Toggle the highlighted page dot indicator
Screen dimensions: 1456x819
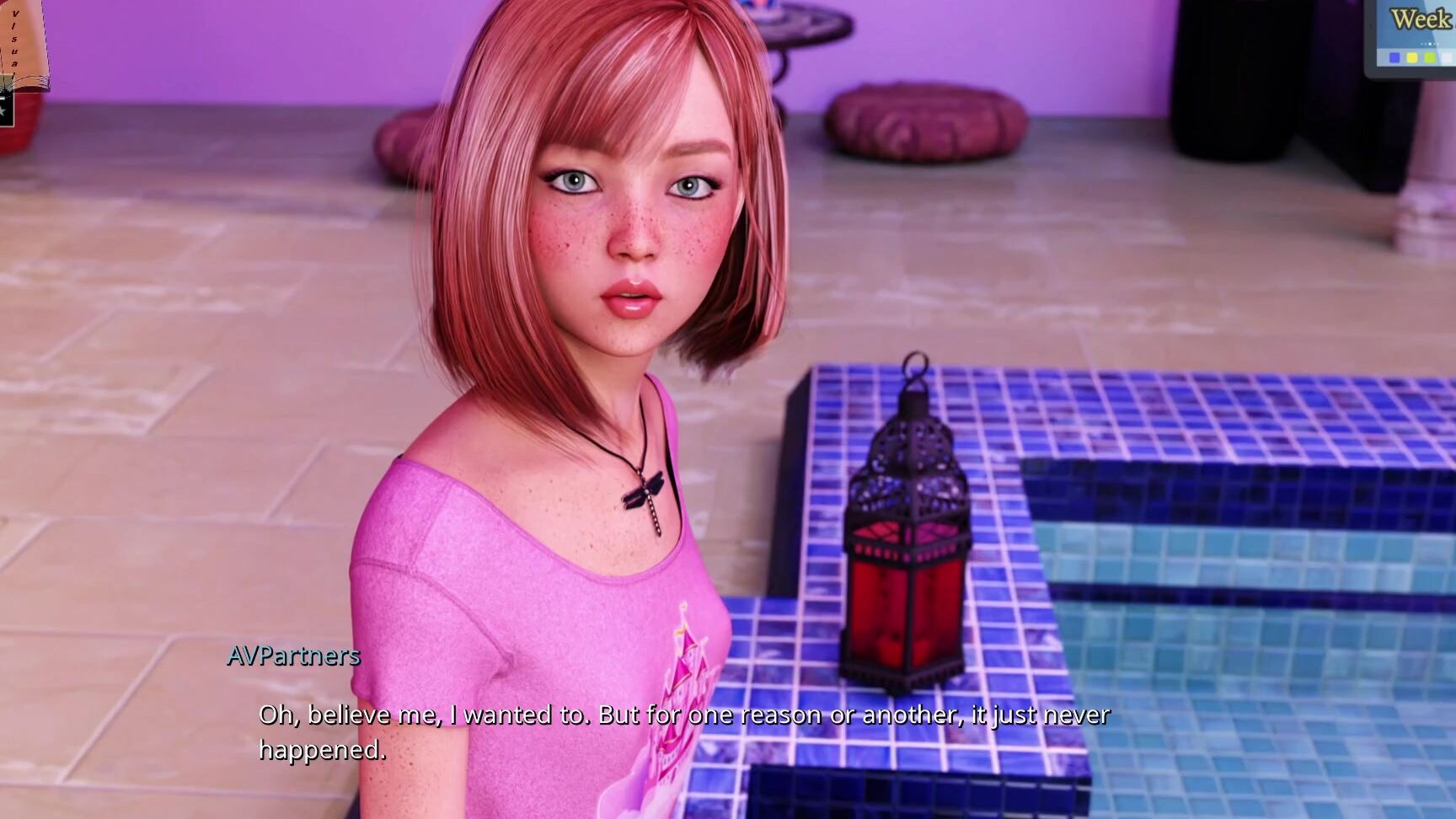pyautogui.click(x=1430, y=44)
